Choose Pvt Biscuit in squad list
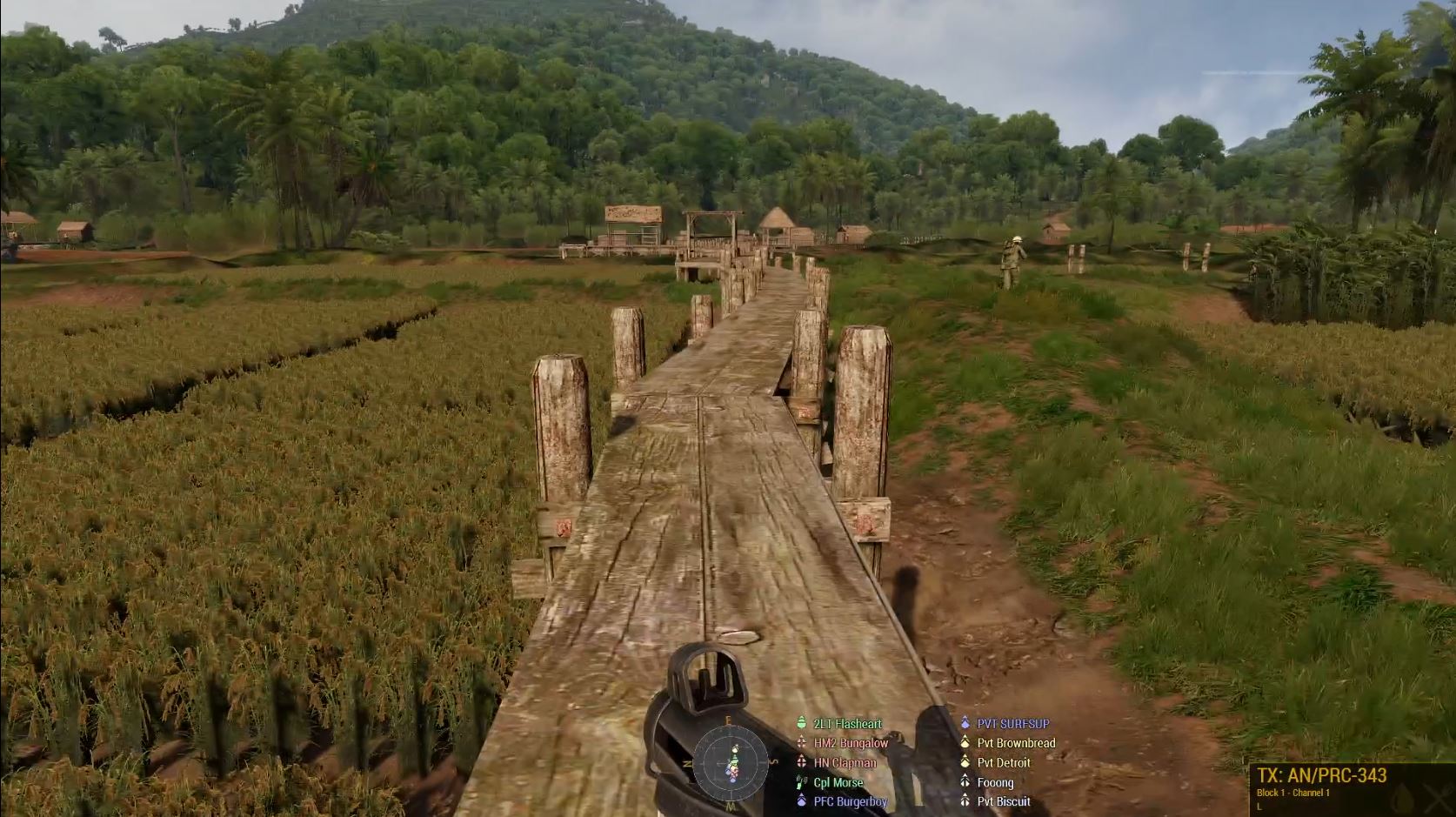This screenshot has height=817, width=1456. pyautogui.click(x=1004, y=801)
